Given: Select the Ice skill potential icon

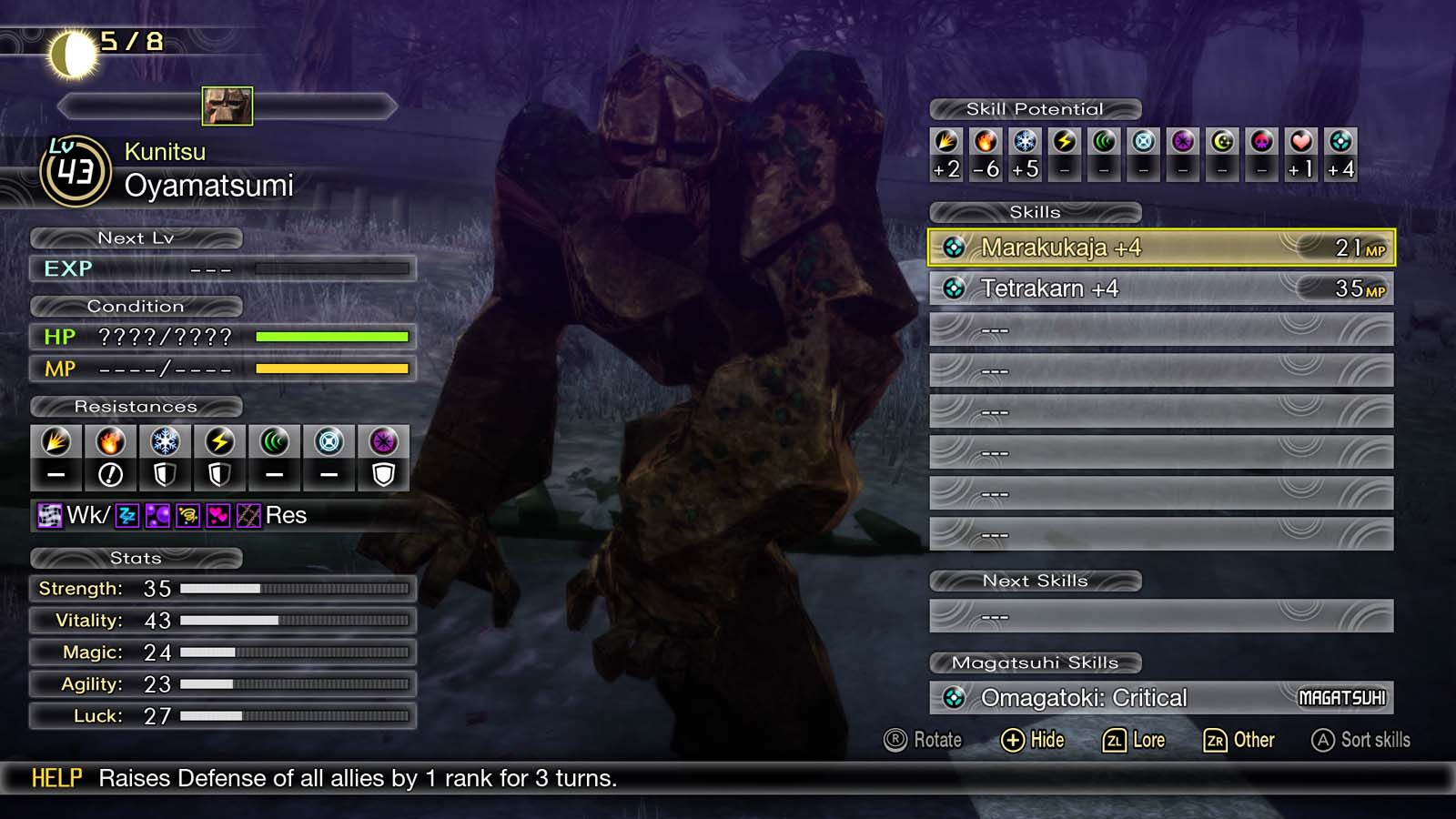Looking at the screenshot, I should point(1024,143).
